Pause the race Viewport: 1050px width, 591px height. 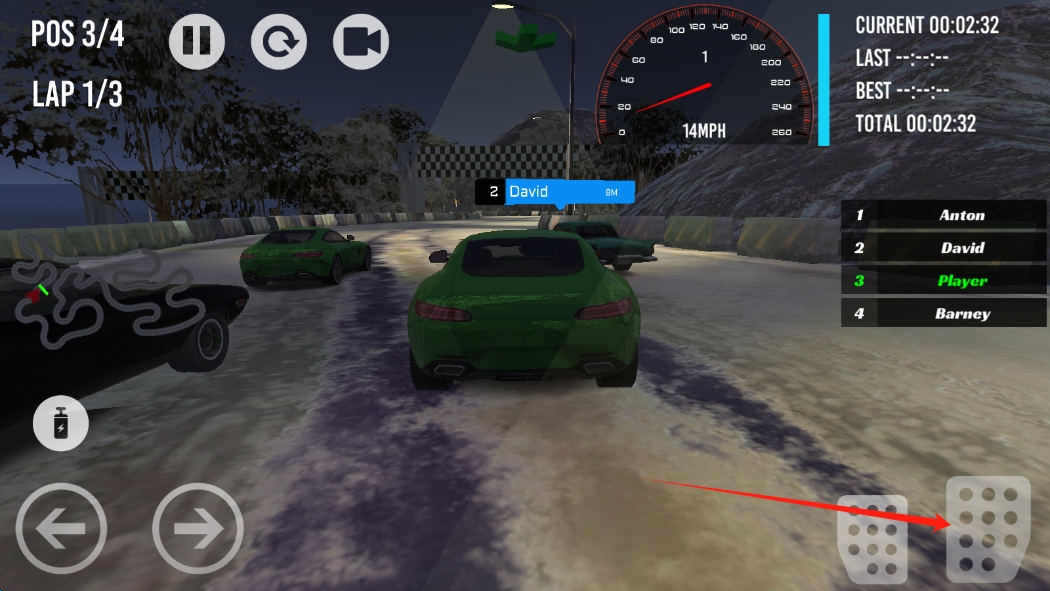pos(197,41)
